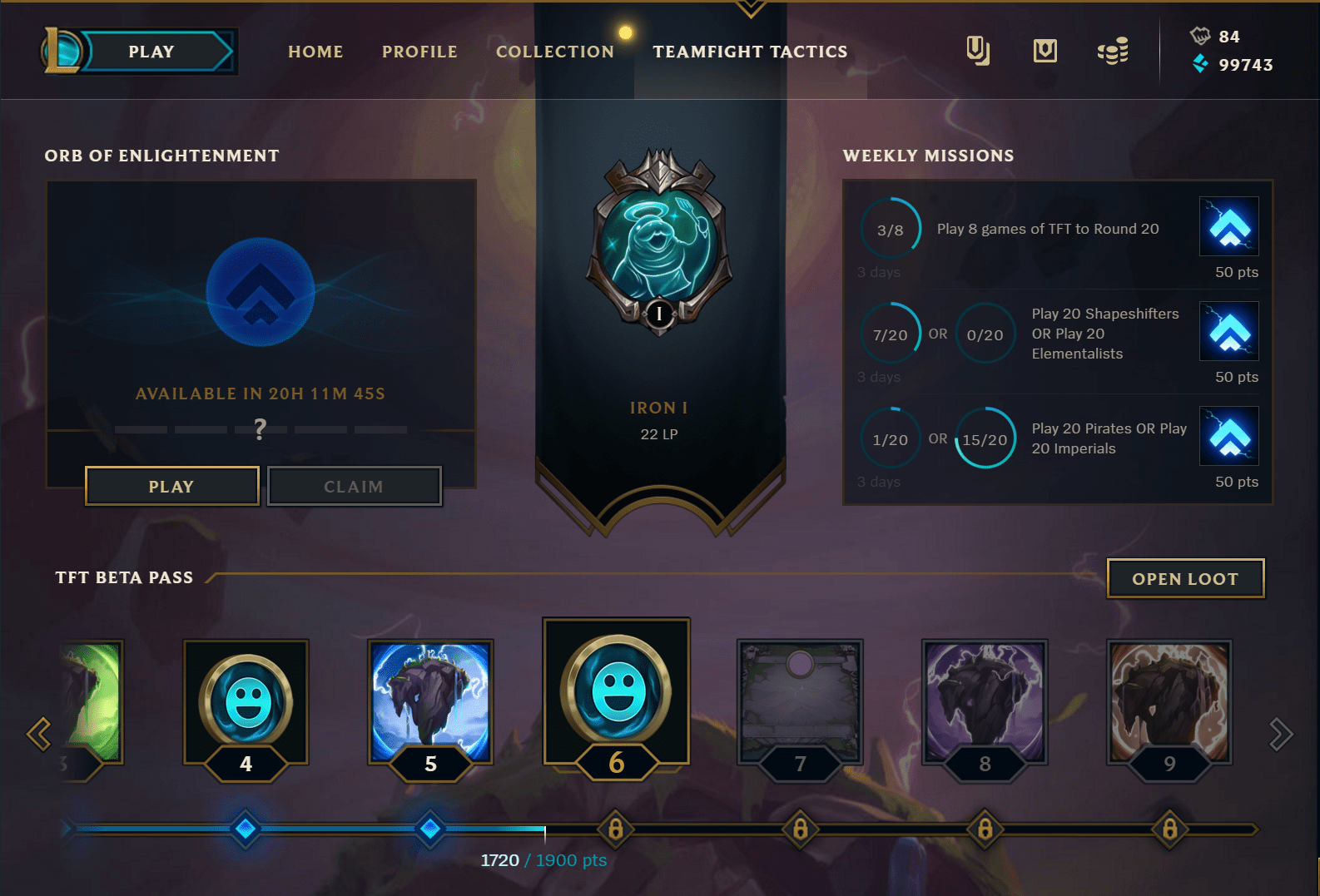Image resolution: width=1320 pixels, height=896 pixels.
Task: Select the tier 5 floating island reward
Action: [x=430, y=701]
